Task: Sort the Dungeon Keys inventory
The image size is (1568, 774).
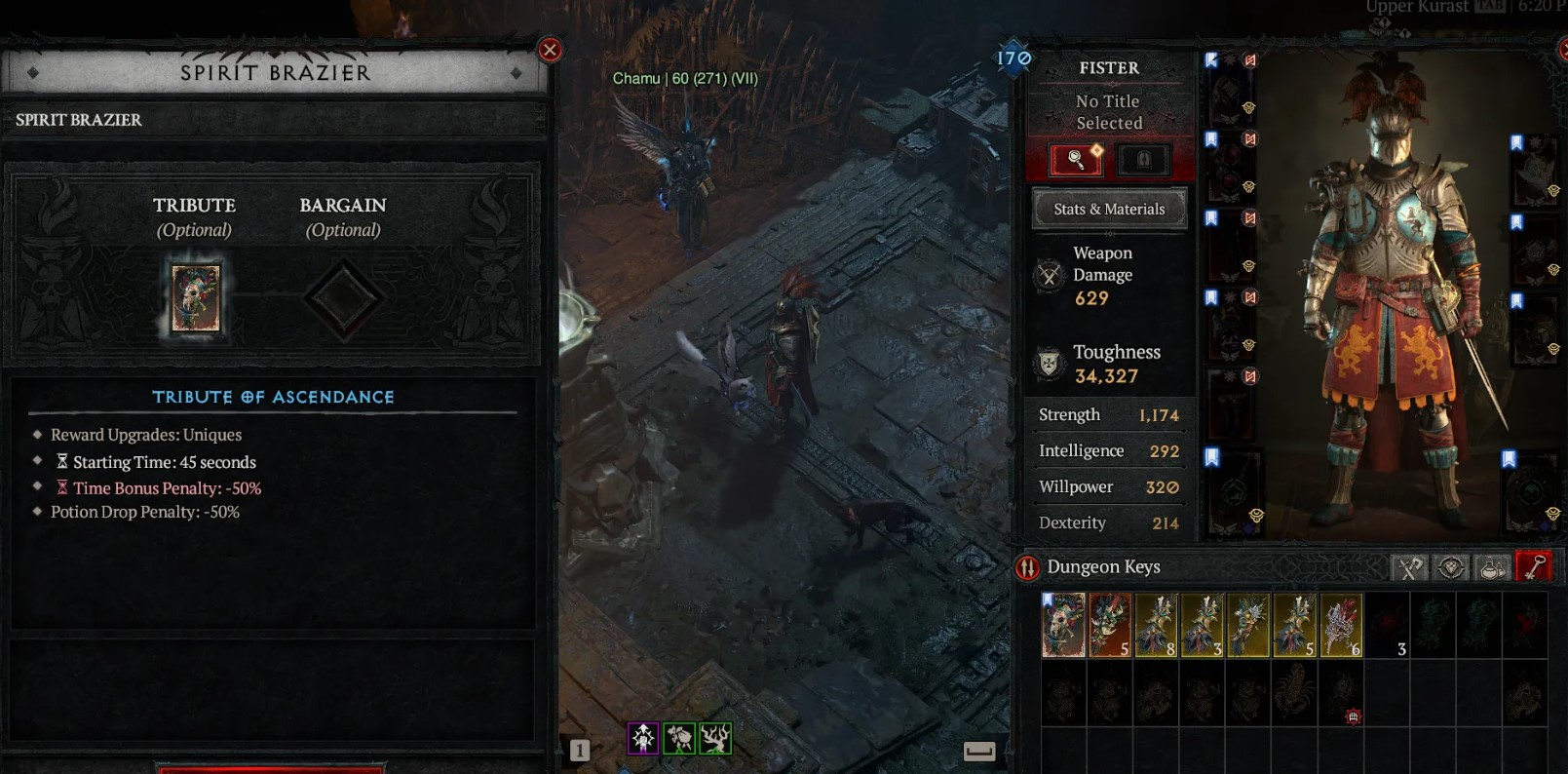Action: [1027, 567]
